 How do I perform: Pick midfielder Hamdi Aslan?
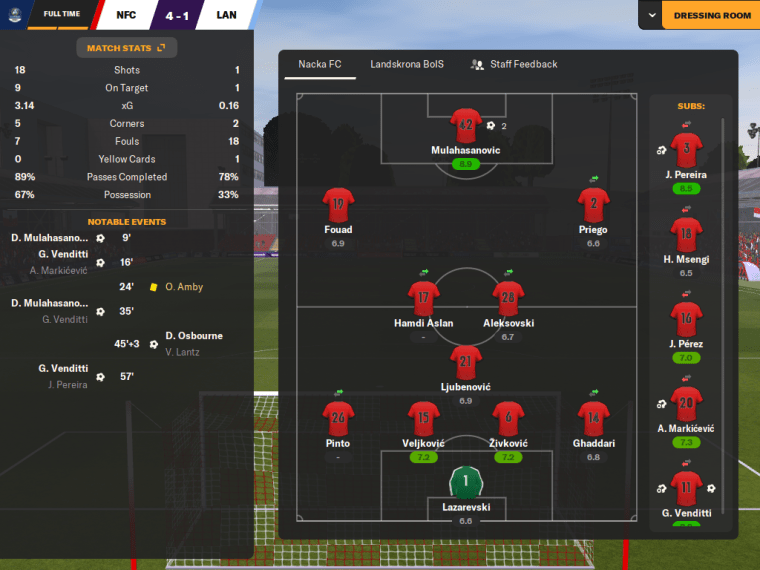pyautogui.click(x=424, y=299)
